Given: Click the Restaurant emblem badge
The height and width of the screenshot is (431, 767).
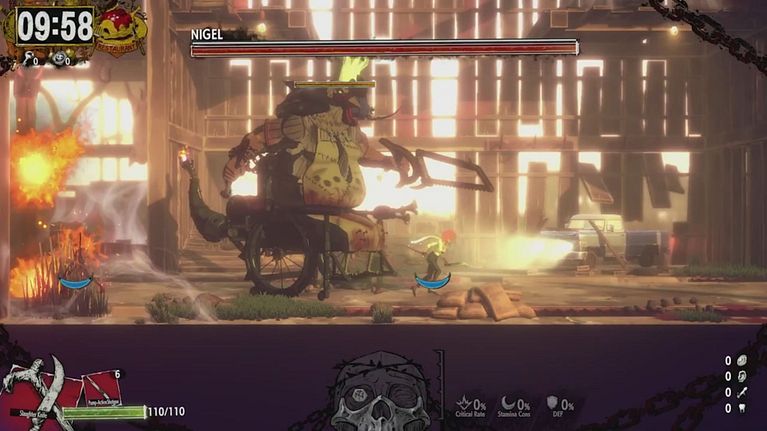Looking at the screenshot, I should [121, 29].
